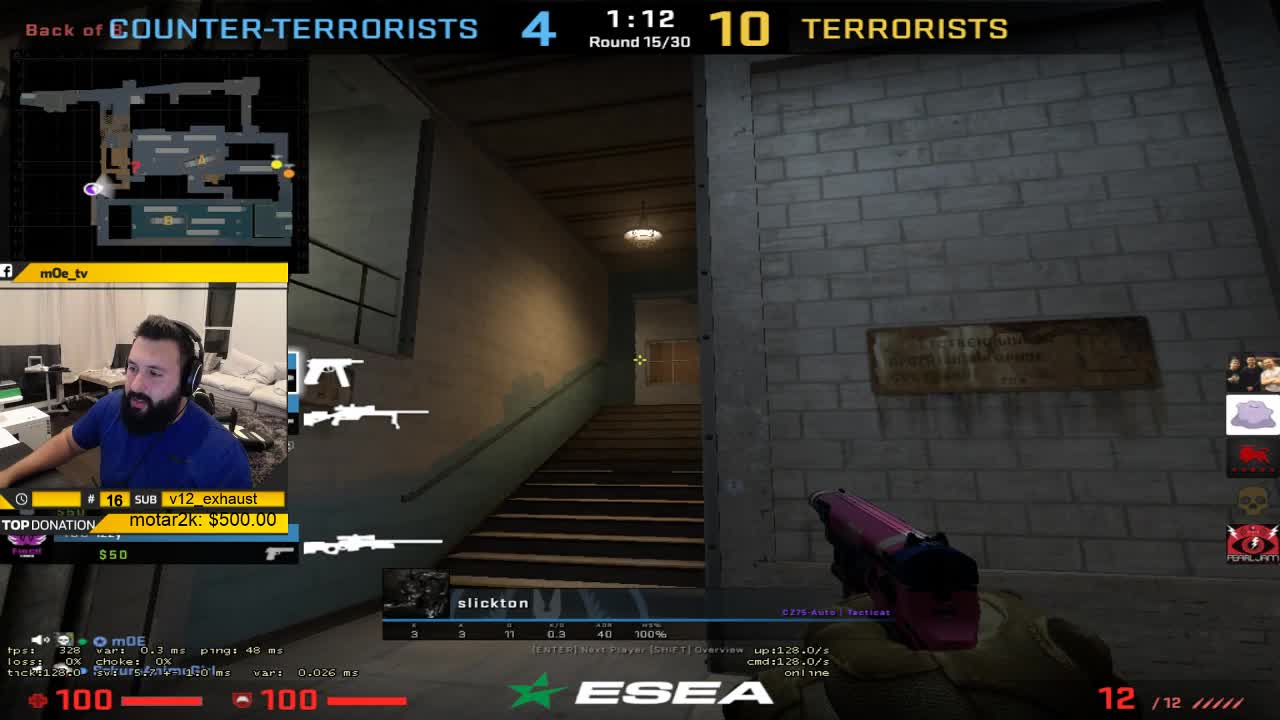Image resolution: width=1280 pixels, height=720 pixels.
Task: Open the Facebook icon next to m0e_tv
Action: coord(7,272)
